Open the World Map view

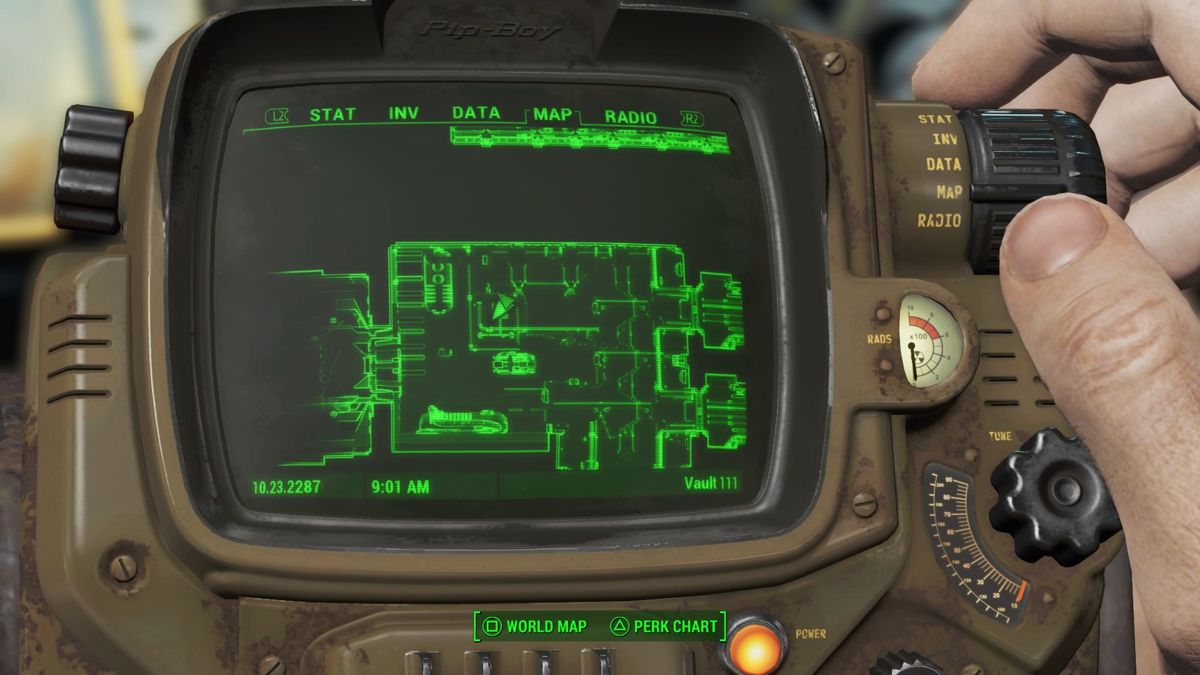point(535,627)
